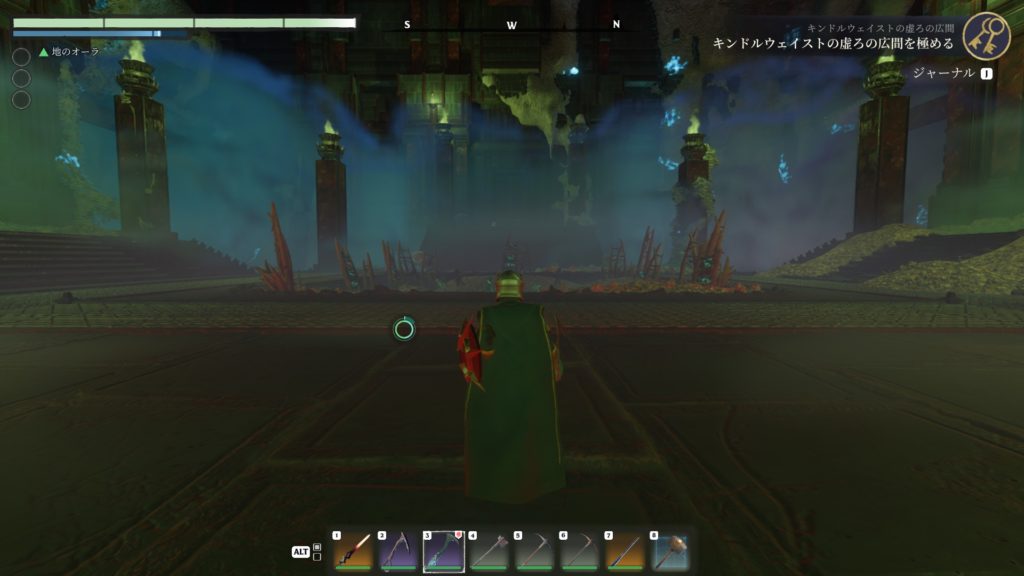Select the purple scythe in hotbar slot 2
Screen dimensions: 1024x576
click(397, 551)
